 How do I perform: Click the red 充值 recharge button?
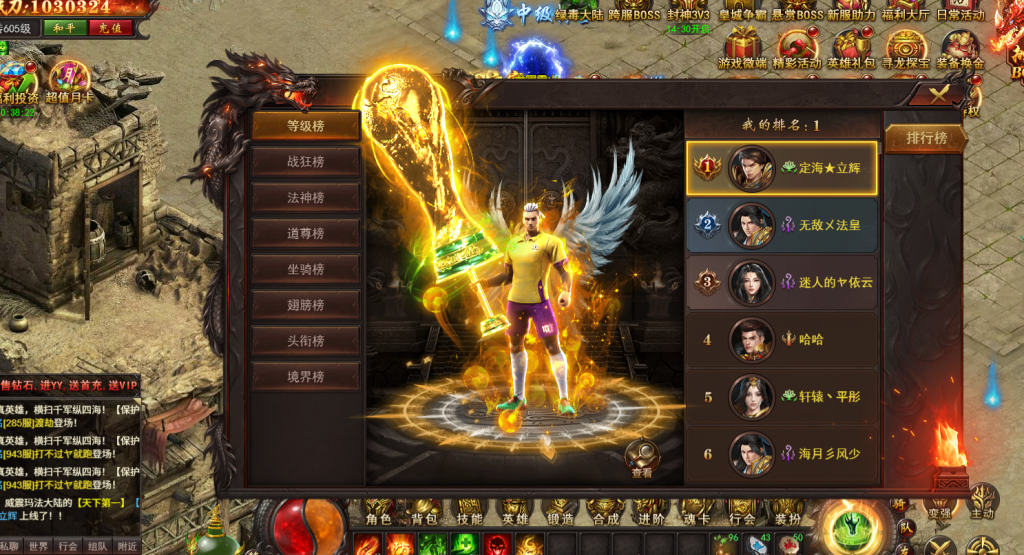(110, 28)
